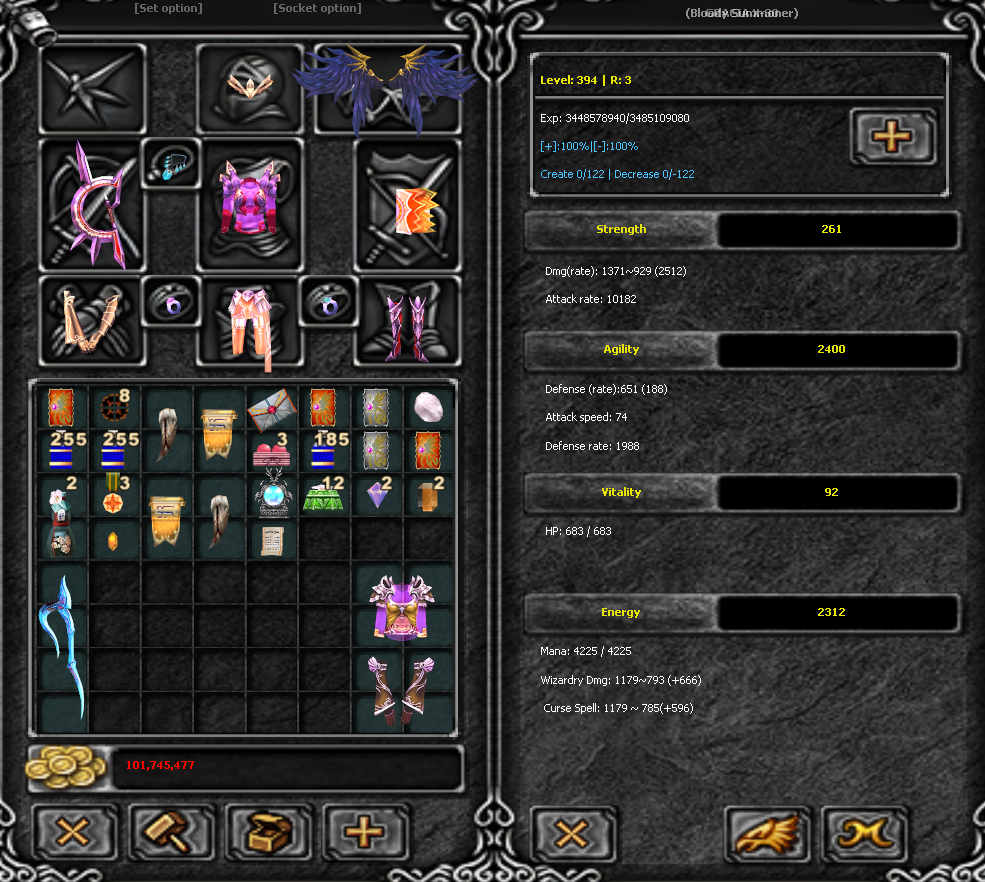The width and height of the screenshot is (985, 882).
Task: Choose the Vitality stat label
Action: [621, 492]
